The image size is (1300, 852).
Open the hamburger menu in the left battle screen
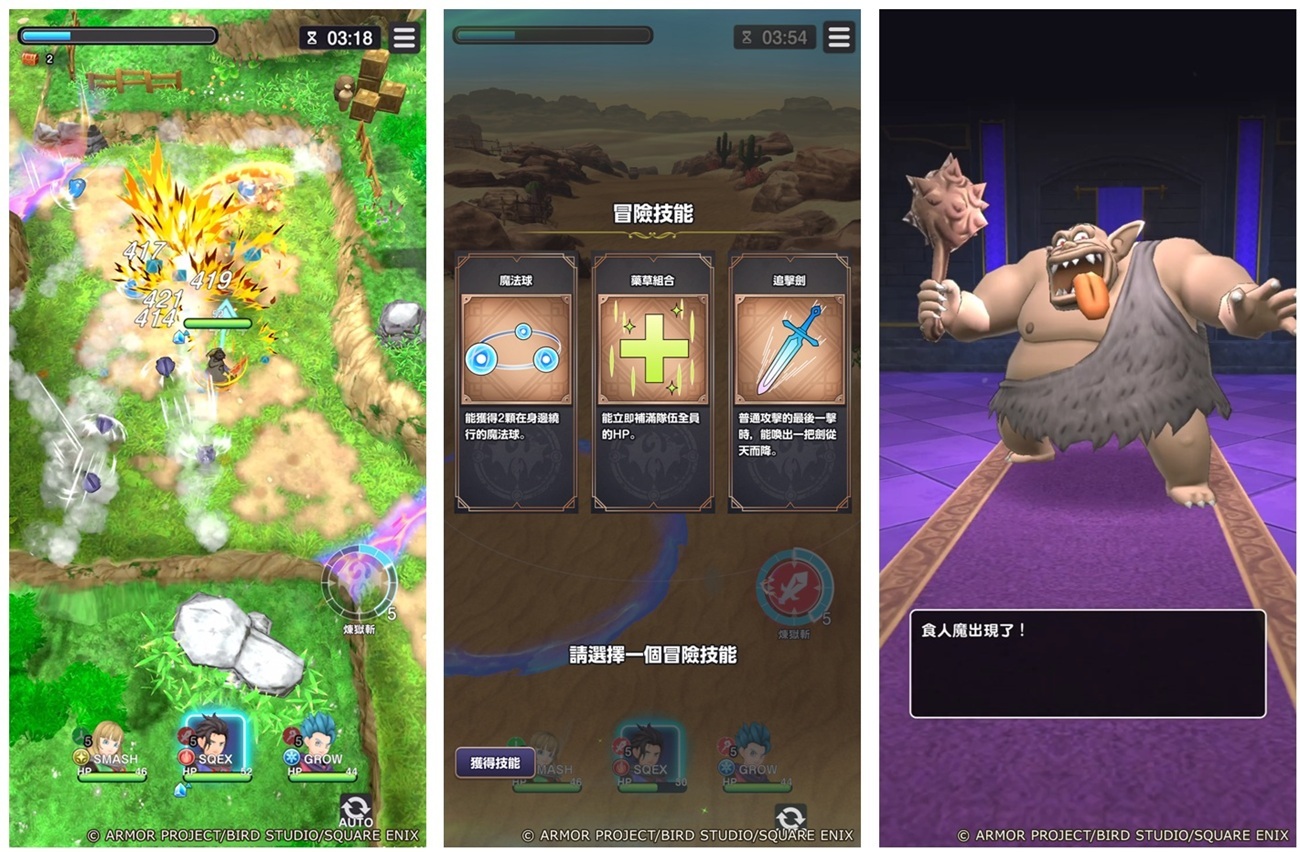(404, 38)
